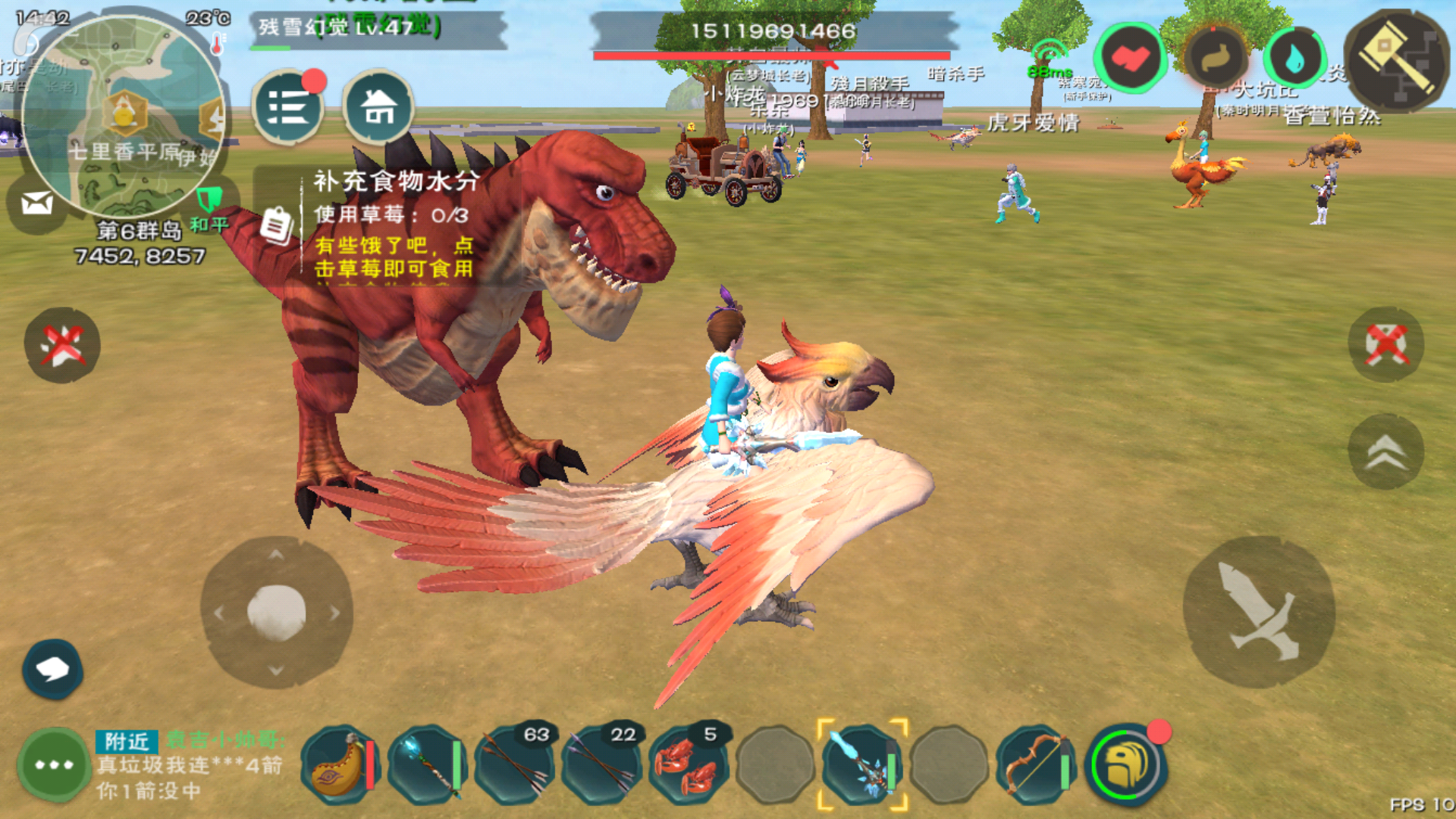1456x819 pixels.
Task: Select the highlighted ice sword slot
Action: (x=862, y=765)
